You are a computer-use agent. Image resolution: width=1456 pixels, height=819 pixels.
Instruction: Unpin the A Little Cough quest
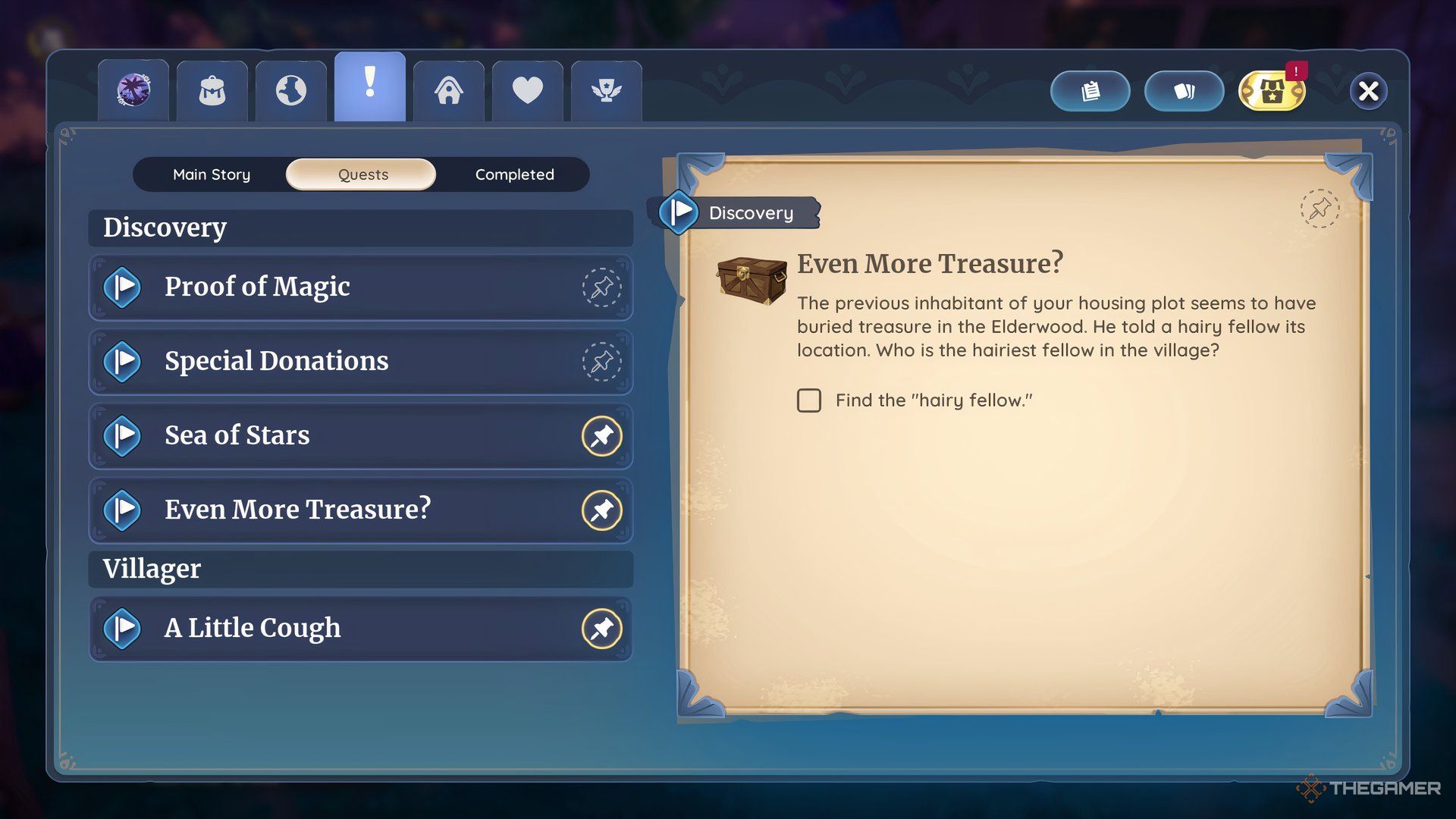(601, 629)
